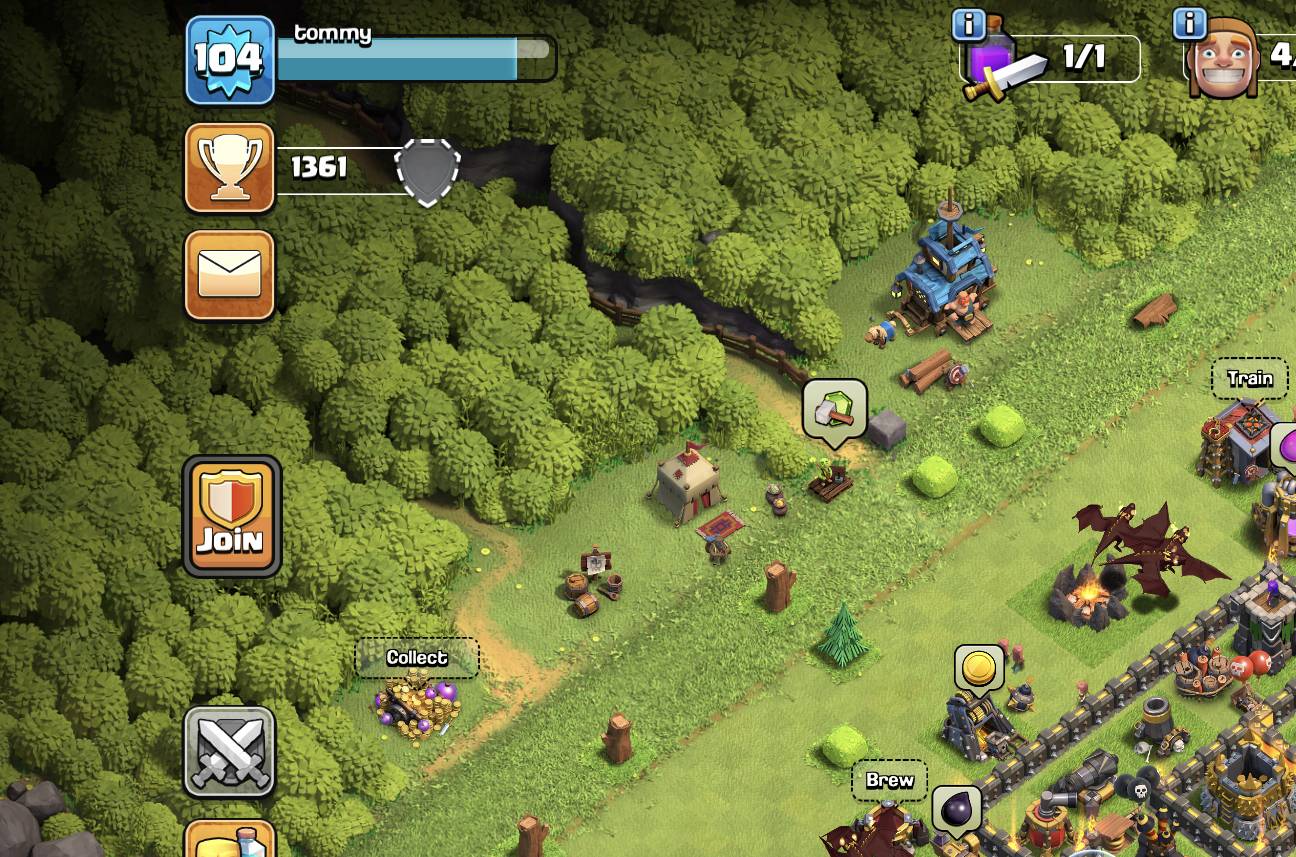Screen dimensions: 1296x857
Task: Start an attack with crossed swords button
Action: coord(230,752)
